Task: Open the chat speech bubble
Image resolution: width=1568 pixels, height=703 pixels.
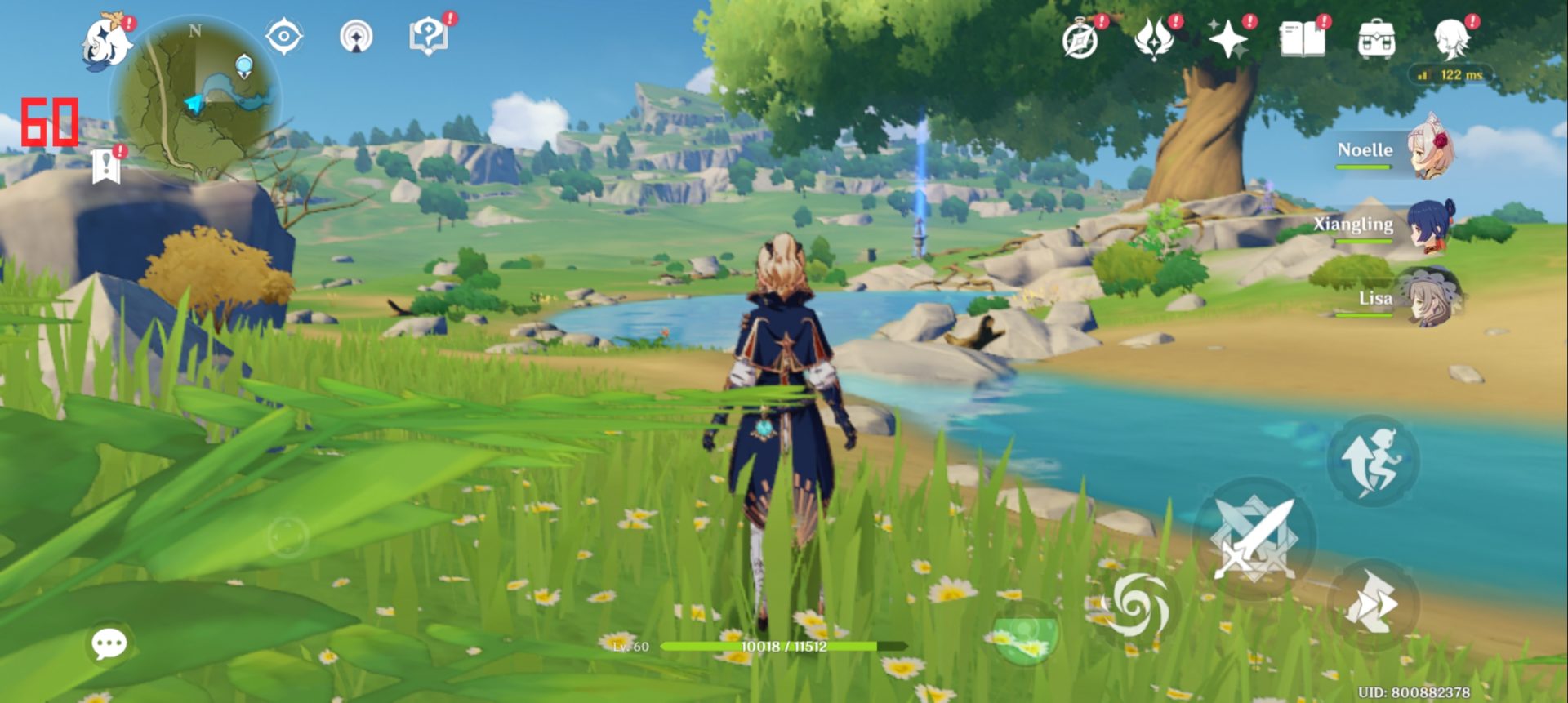Action: click(109, 644)
